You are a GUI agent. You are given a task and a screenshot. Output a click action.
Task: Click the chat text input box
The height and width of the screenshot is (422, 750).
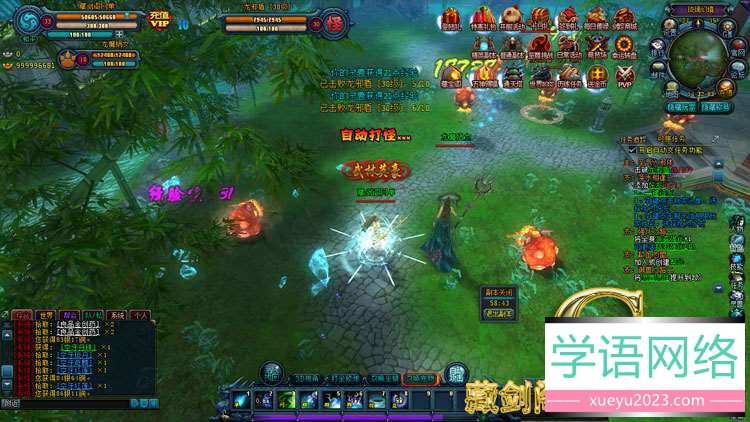pyautogui.click(x=65, y=403)
